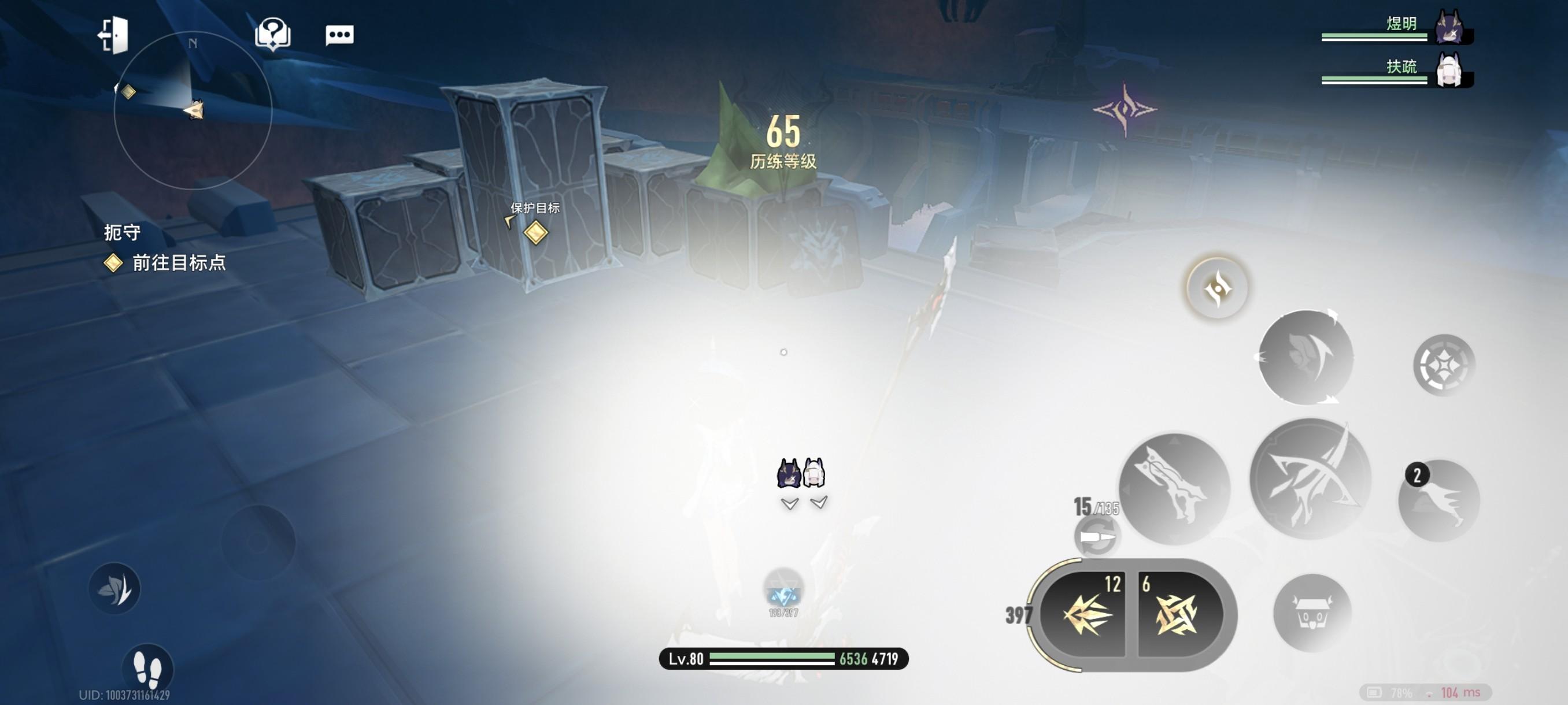Screen dimensions: 1568x705
Task: Open the help guide icon
Action: (272, 34)
